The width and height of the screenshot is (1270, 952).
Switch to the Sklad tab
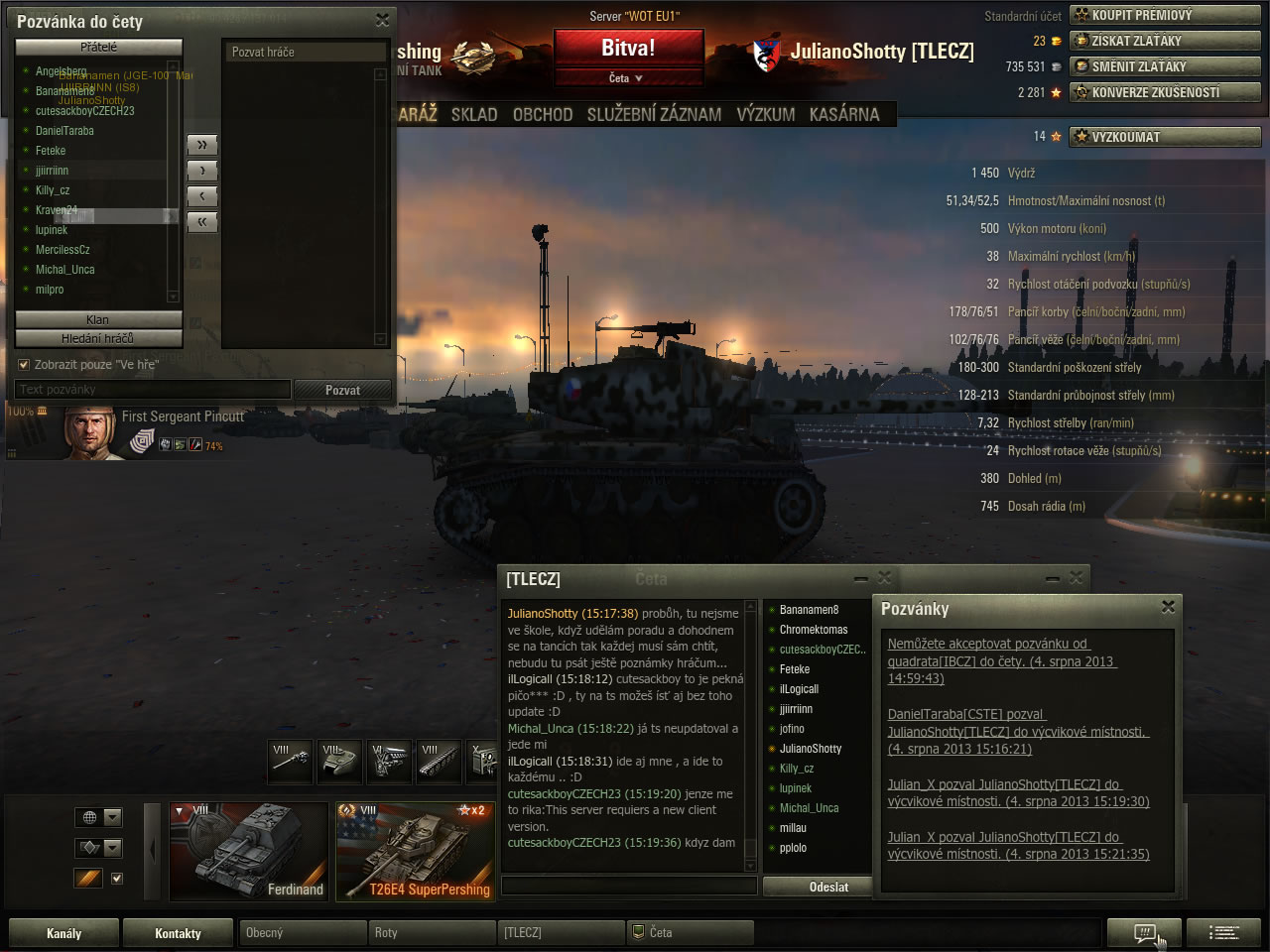tap(474, 115)
